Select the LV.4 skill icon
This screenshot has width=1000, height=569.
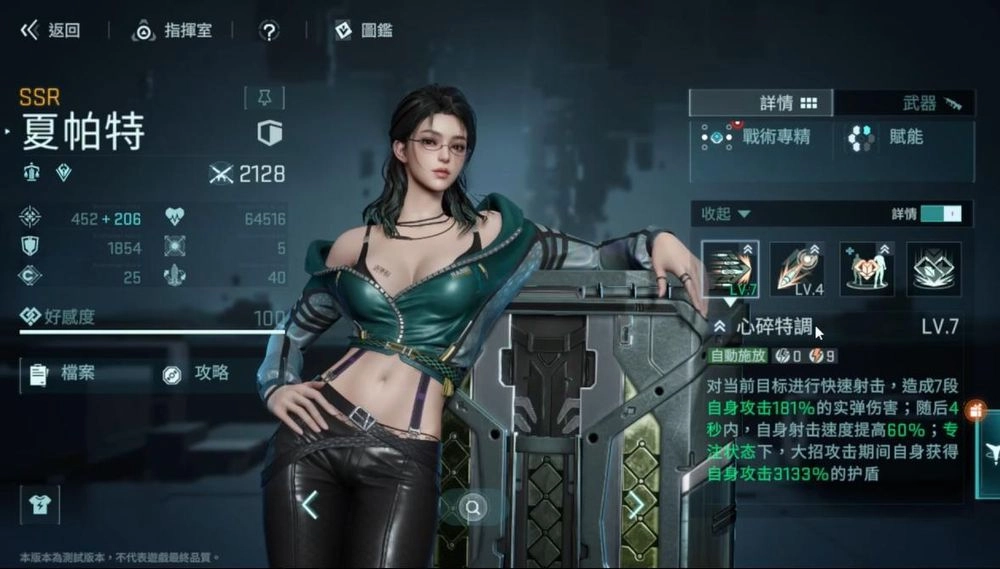pyautogui.click(x=799, y=268)
